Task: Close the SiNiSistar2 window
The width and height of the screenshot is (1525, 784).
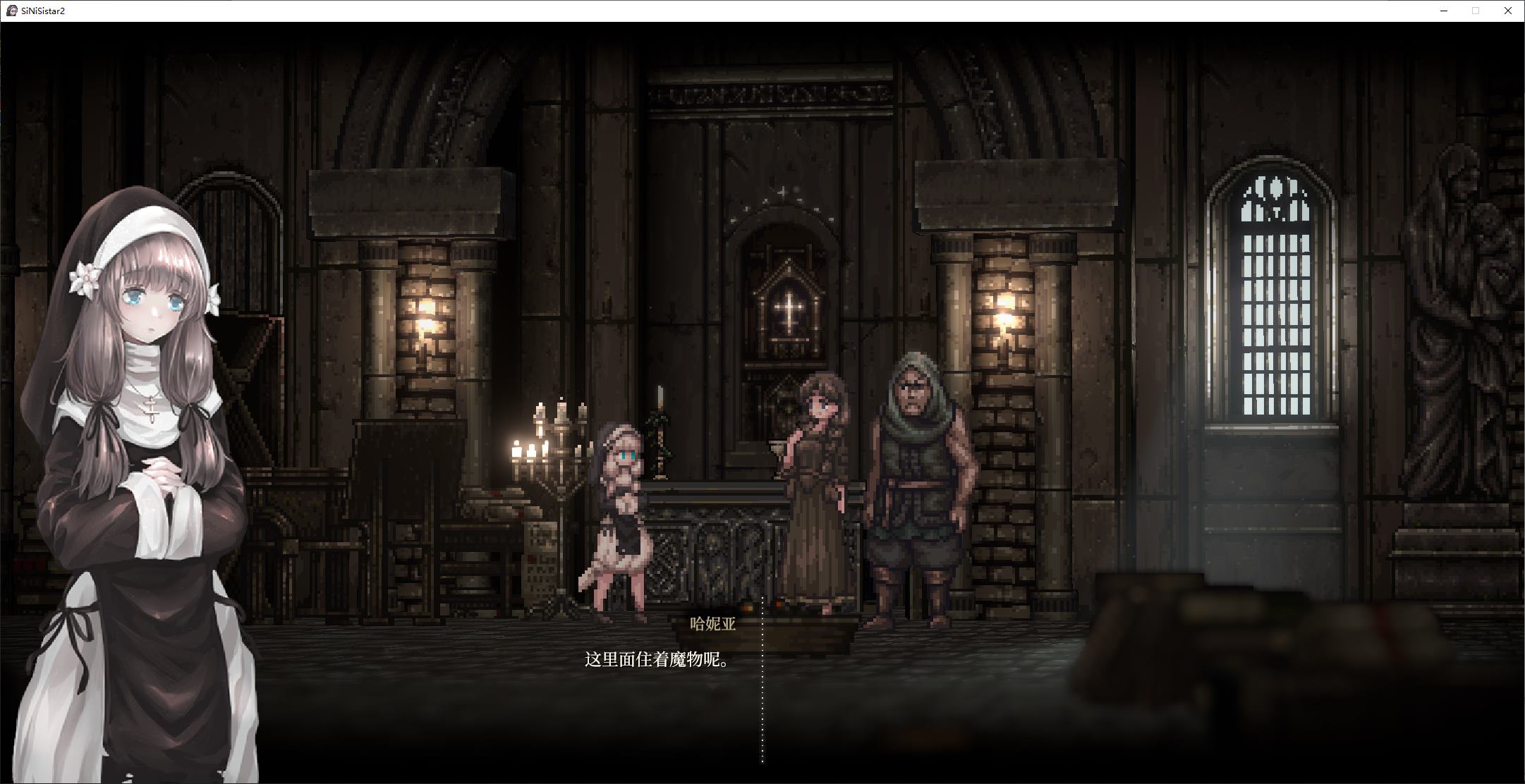Action: tap(1508, 11)
